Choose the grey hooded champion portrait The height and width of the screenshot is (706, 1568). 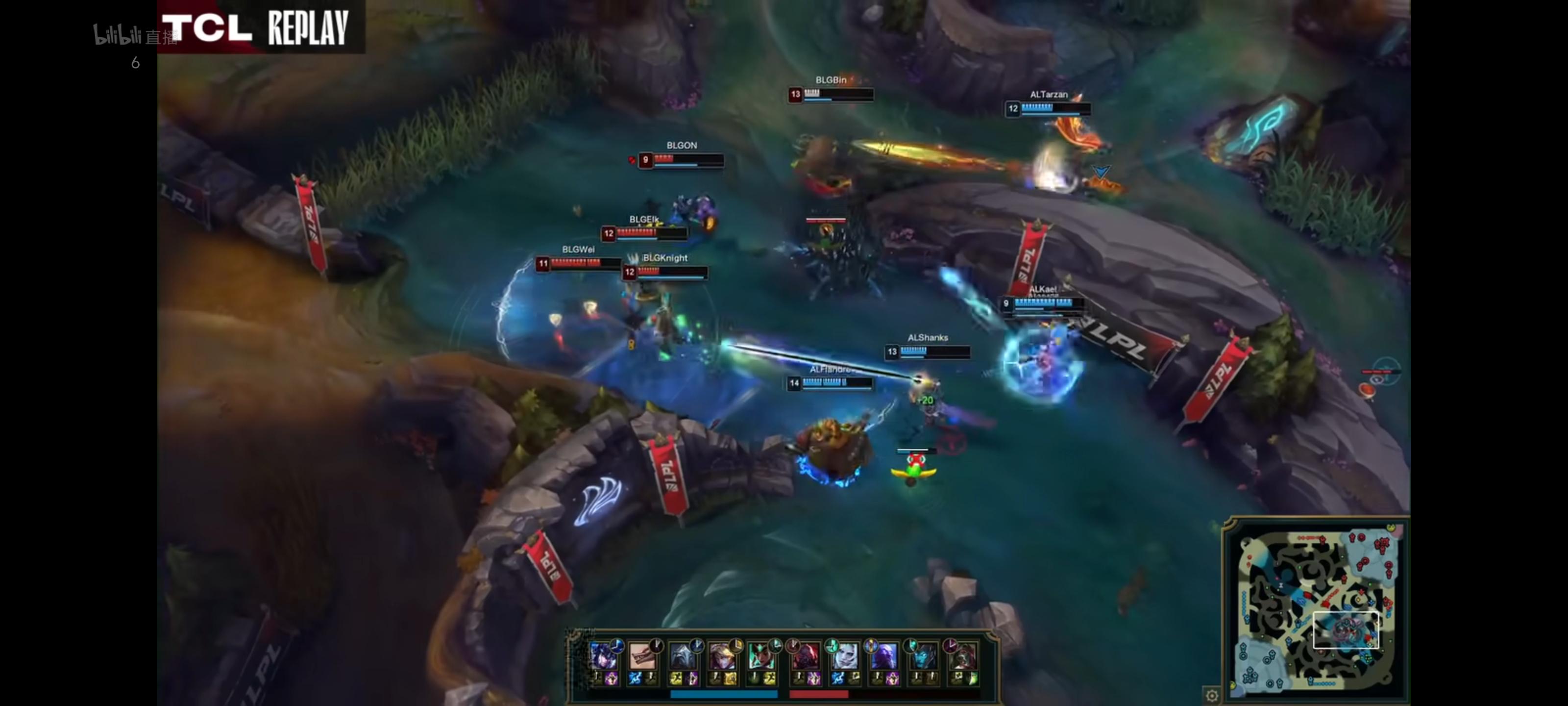[x=683, y=656]
